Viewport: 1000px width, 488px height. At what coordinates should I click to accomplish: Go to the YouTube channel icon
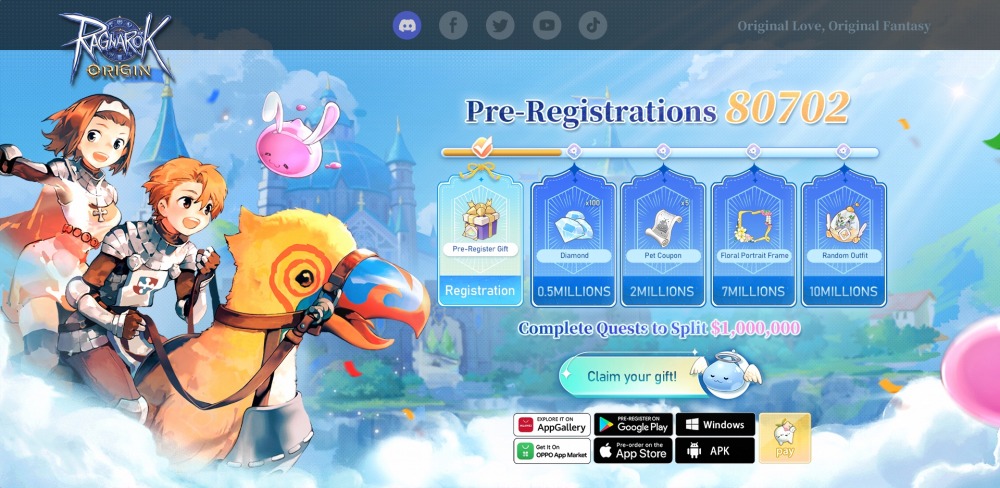point(547,25)
